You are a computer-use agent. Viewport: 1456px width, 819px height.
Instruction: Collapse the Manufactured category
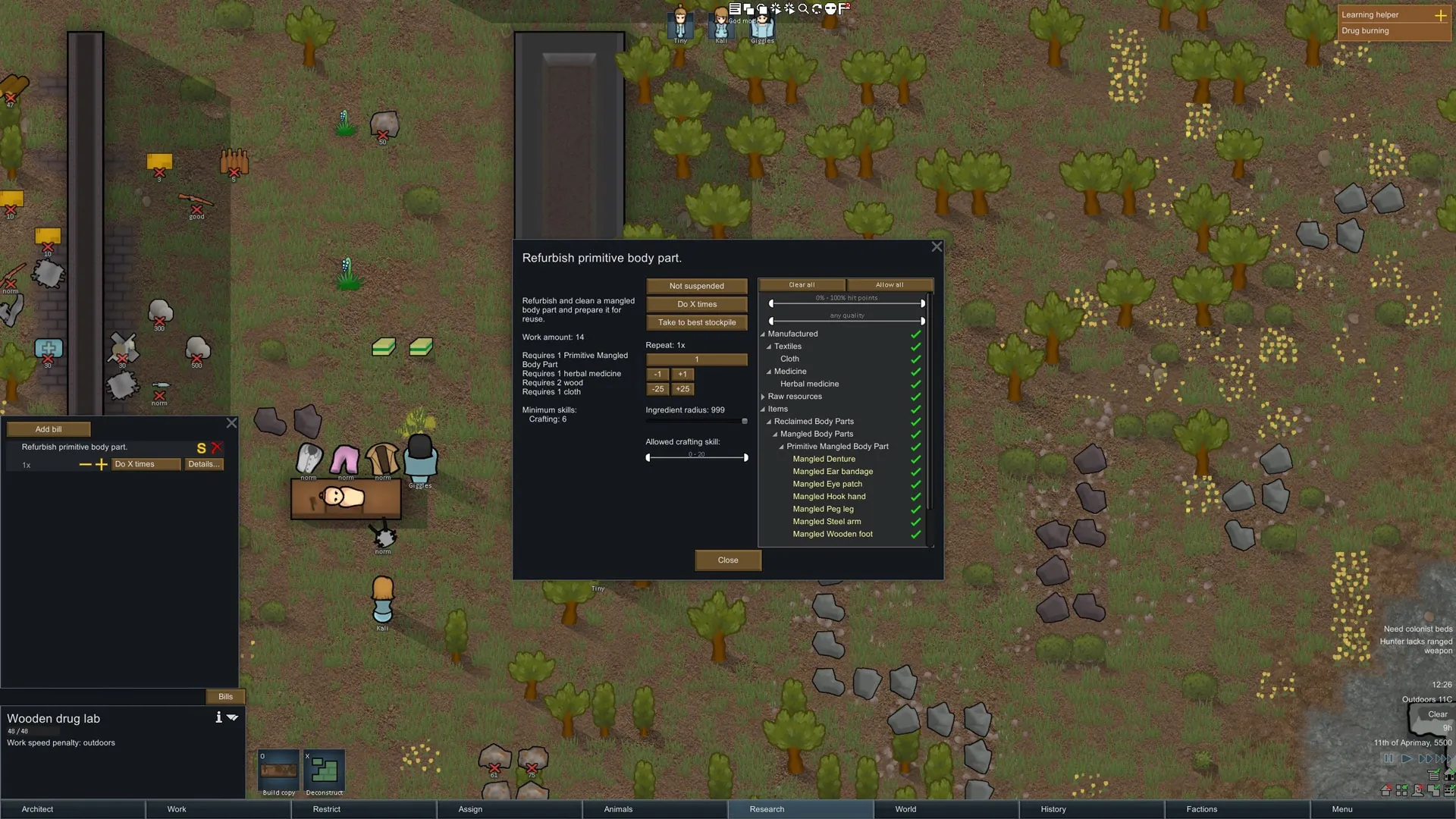click(x=763, y=334)
